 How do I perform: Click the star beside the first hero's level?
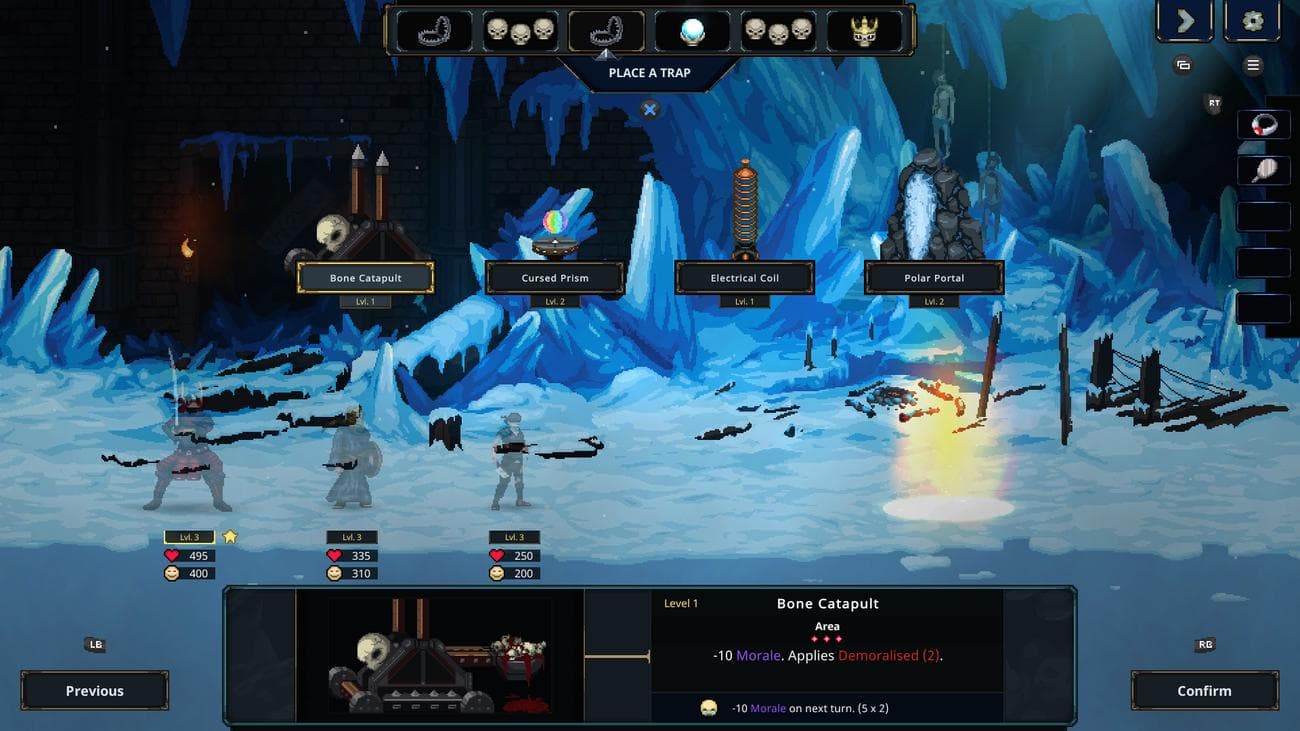tap(231, 537)
